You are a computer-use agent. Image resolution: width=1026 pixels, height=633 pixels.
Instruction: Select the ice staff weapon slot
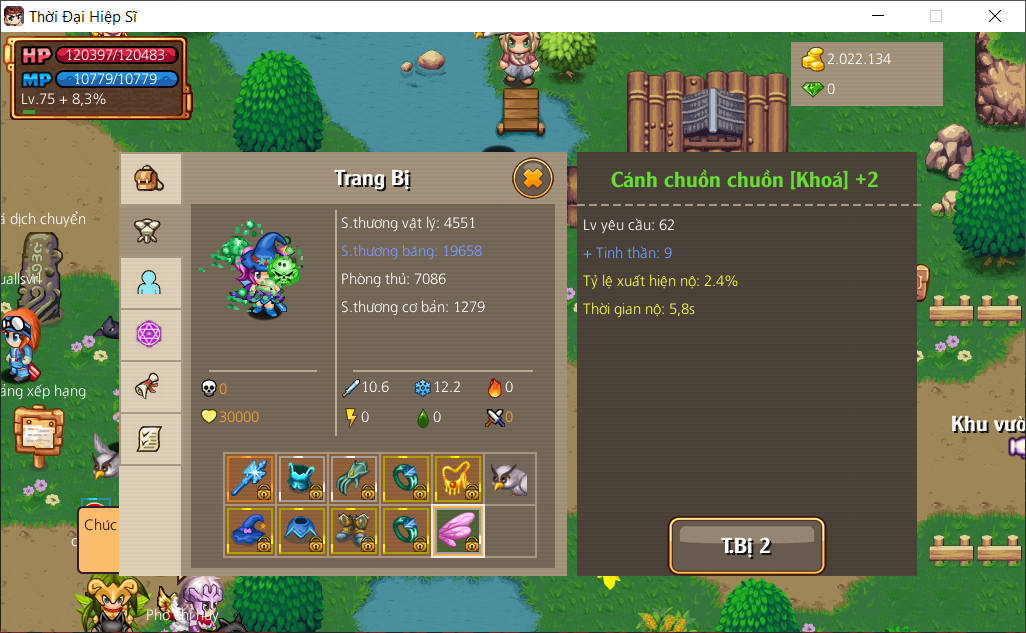(250, 479)
